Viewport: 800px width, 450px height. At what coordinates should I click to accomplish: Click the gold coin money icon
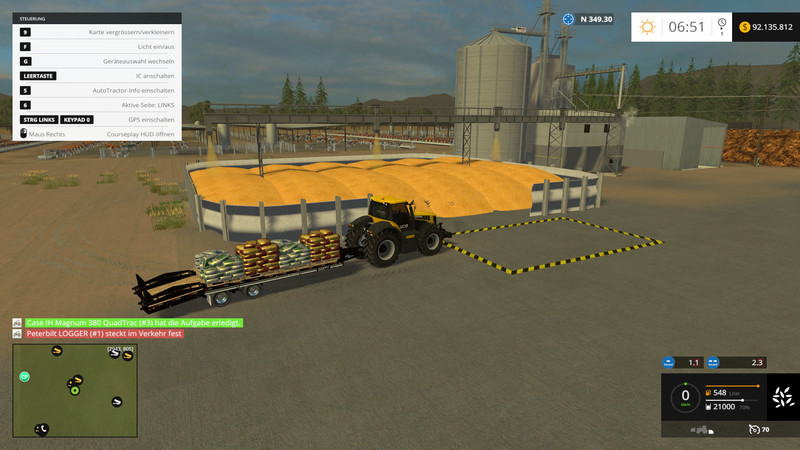tap(744, 27)
